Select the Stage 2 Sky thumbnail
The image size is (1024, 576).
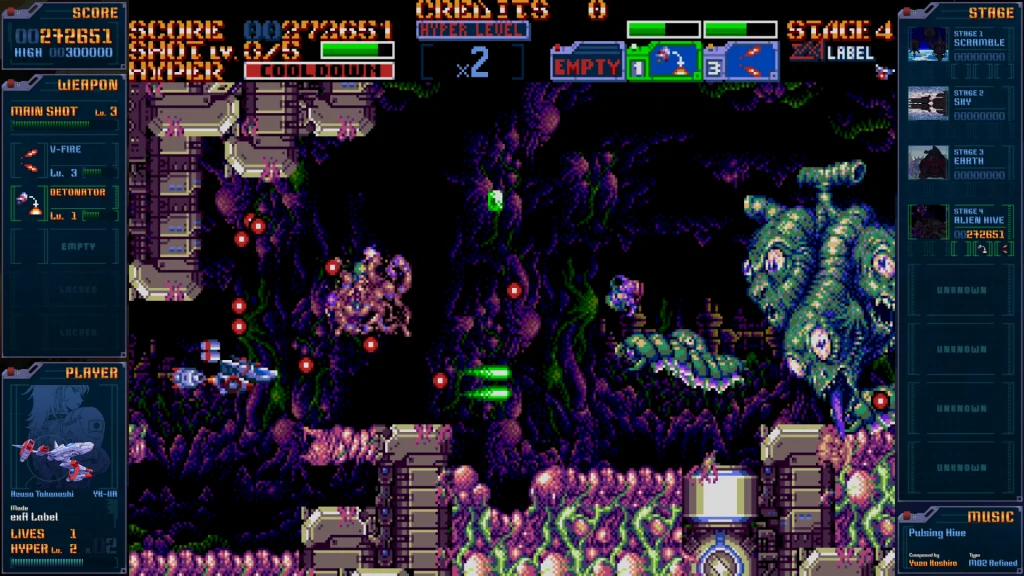(x=928, y=103)
